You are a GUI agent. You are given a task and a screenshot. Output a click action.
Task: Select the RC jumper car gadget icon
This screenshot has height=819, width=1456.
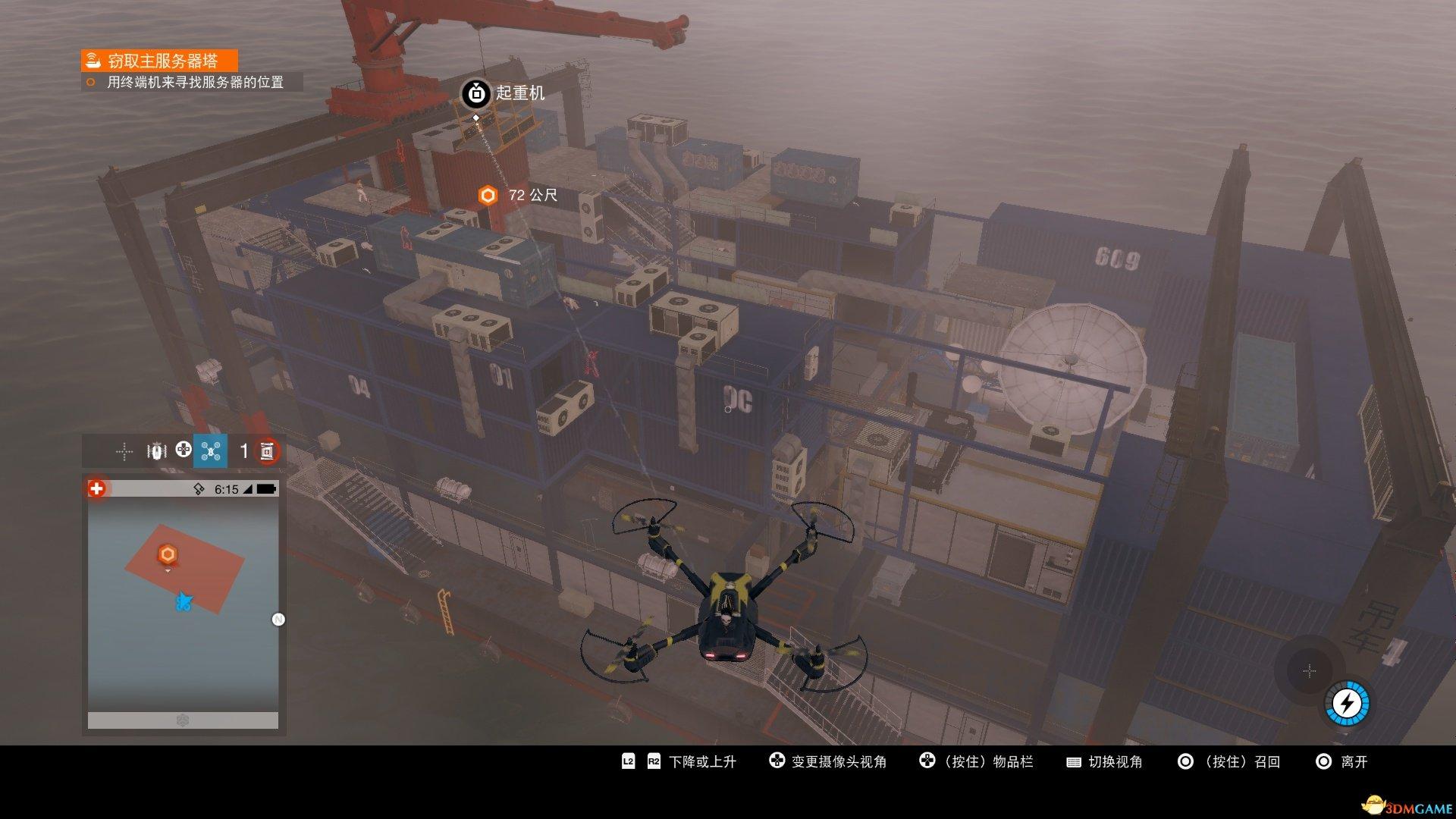pos(156,451)
